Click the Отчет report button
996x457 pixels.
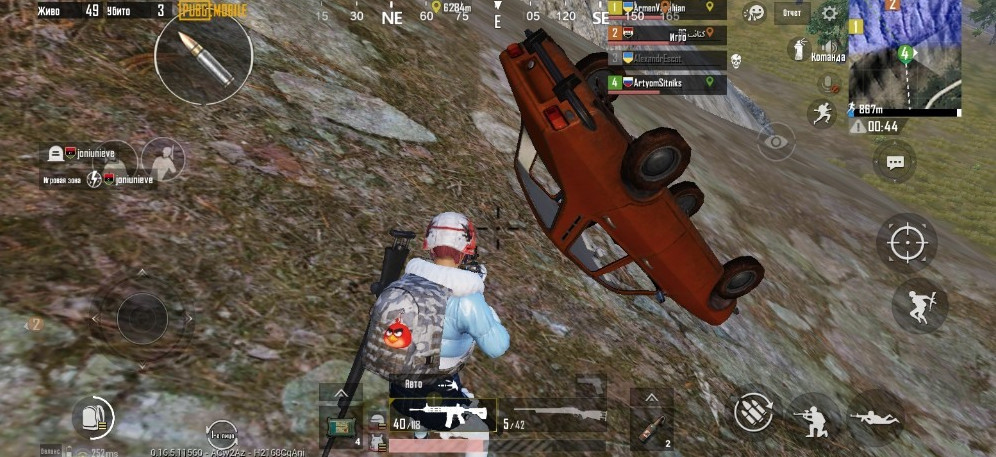point(791,14)
